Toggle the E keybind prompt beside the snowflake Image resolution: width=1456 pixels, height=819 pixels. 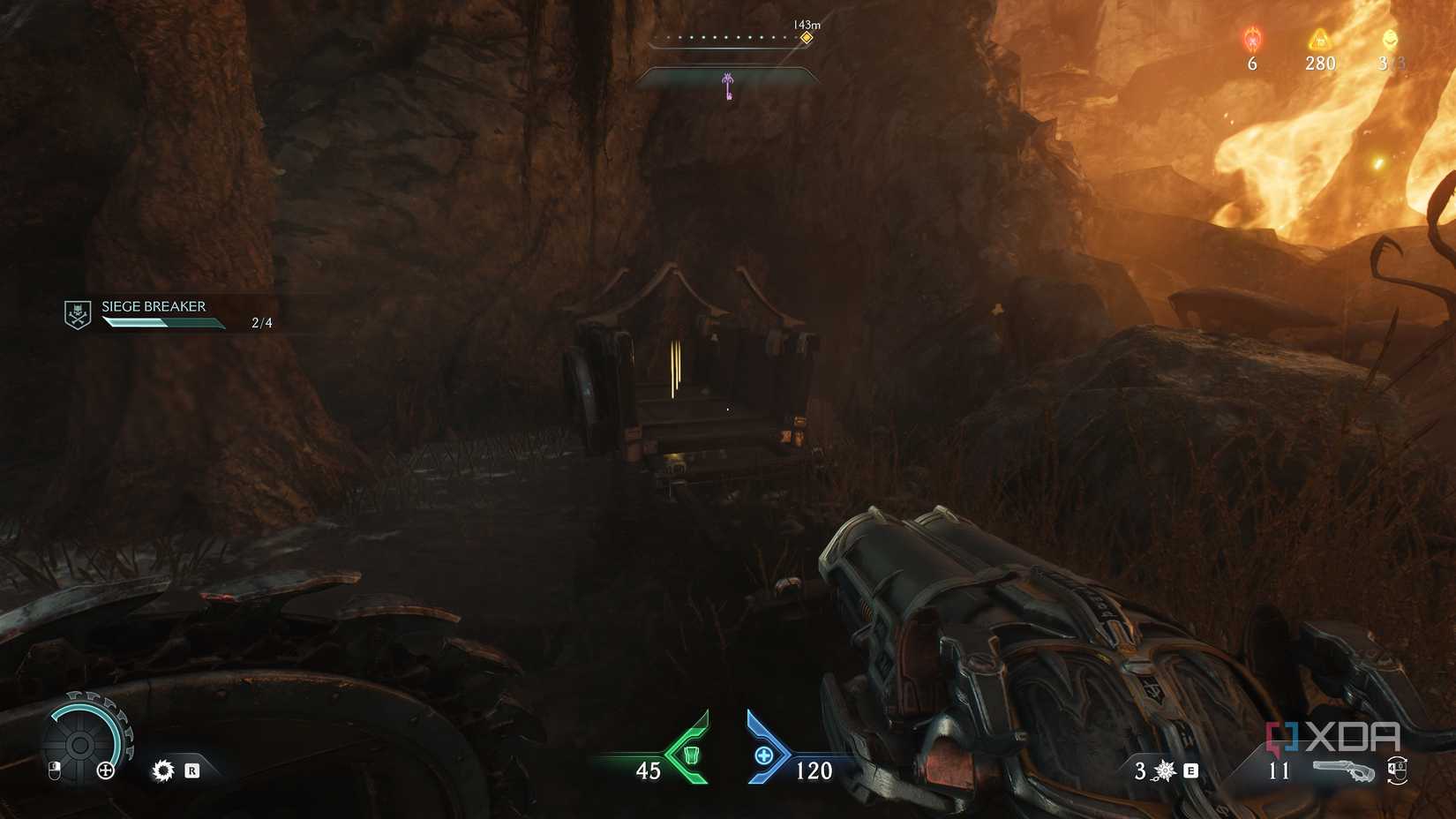[1191, 770]
